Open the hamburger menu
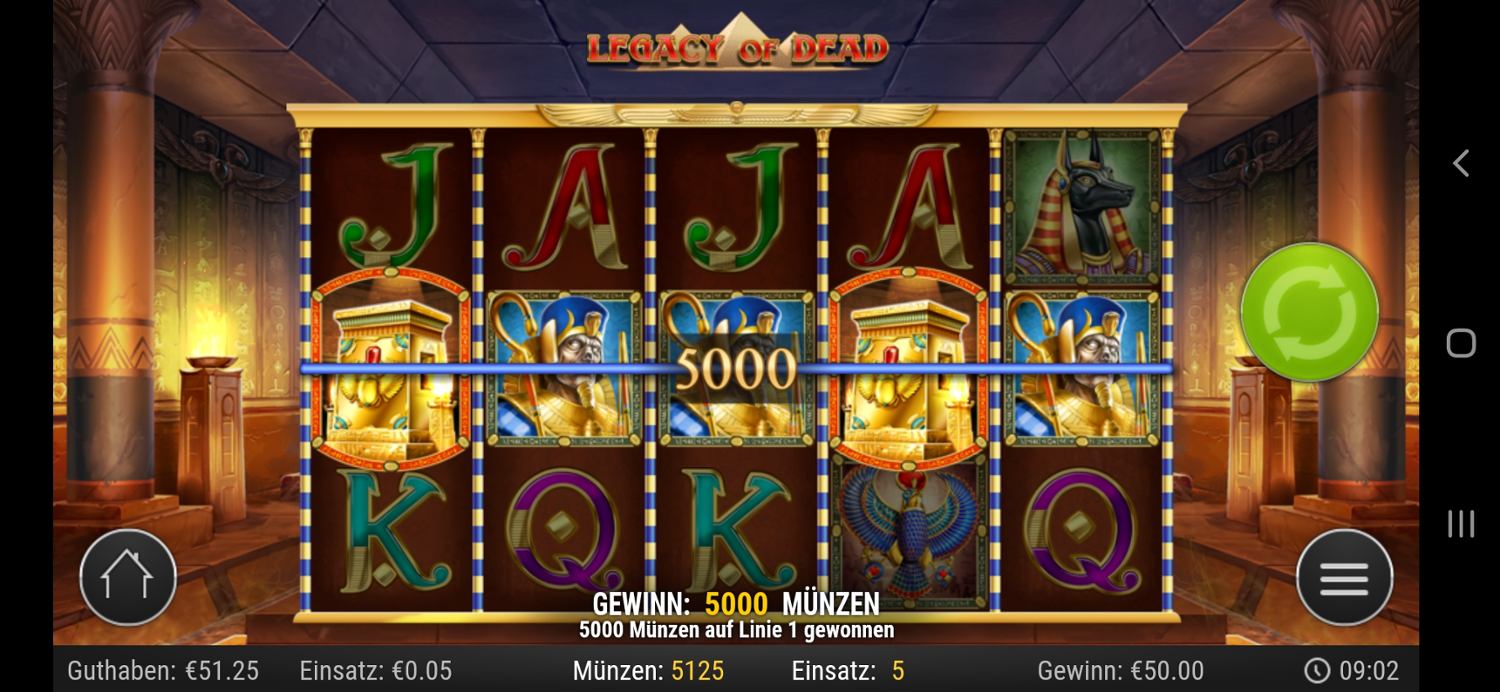Viewport: 1500px width, 692px height. pyautogui.click(x=1344, y=578)
